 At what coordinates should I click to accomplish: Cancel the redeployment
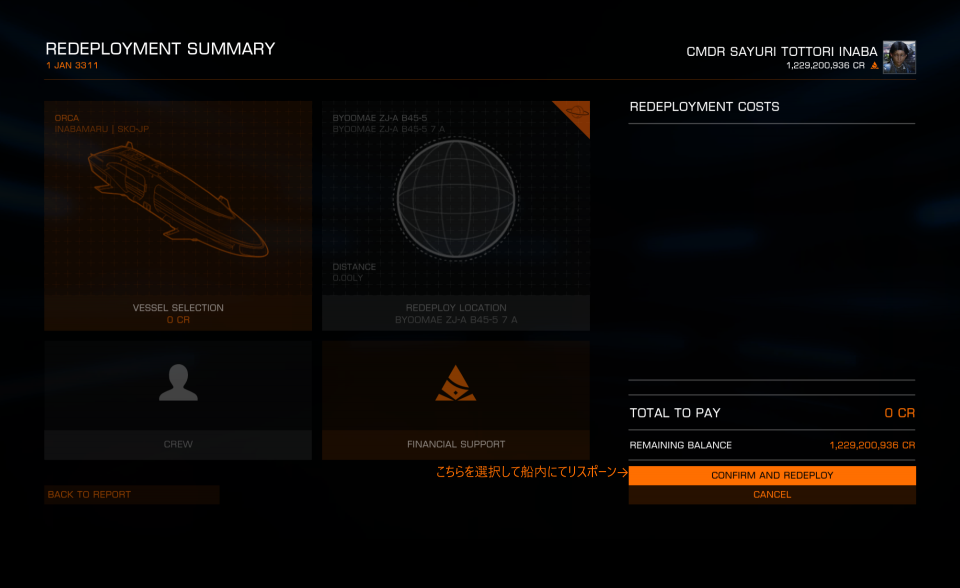pos(771,494)
